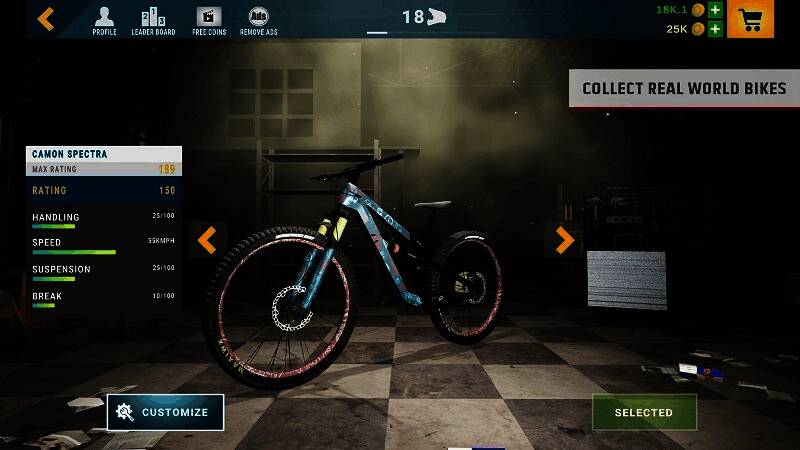Open the Customize menu for the bike
The height and width of the screenshot is (450, 800).
pyautogui.click(x=165, y=412)
